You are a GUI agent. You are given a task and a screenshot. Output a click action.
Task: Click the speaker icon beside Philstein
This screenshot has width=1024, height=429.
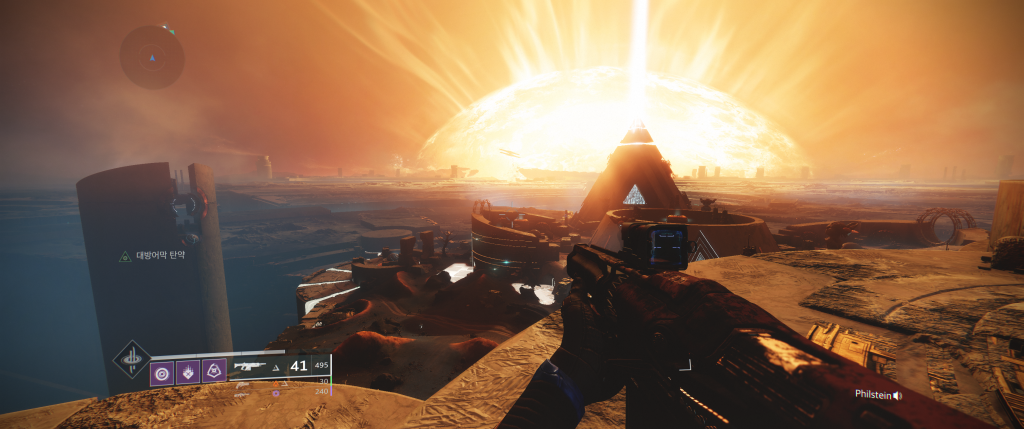click(x=897, y=395)
